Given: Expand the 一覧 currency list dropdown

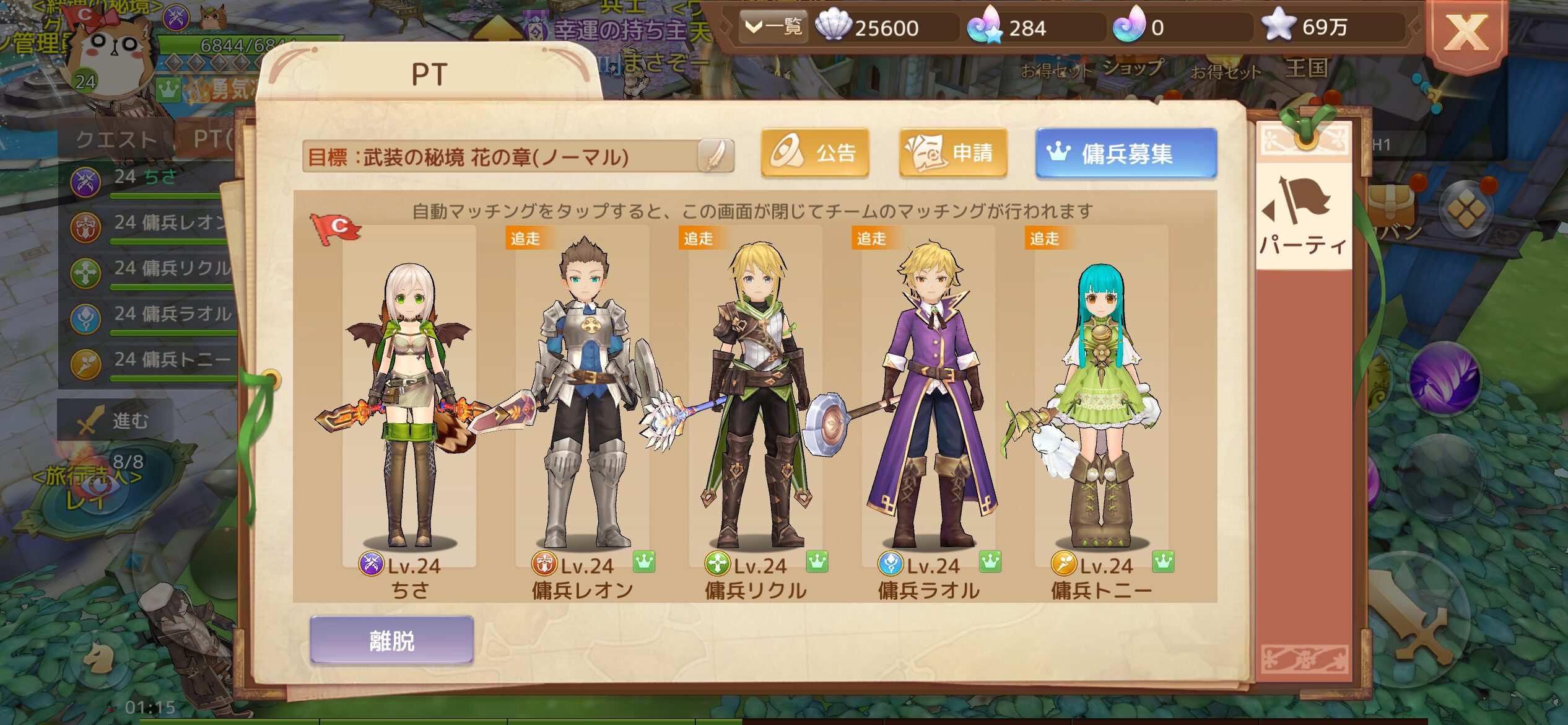Looking at the screenshot, I should pos(773,27).
